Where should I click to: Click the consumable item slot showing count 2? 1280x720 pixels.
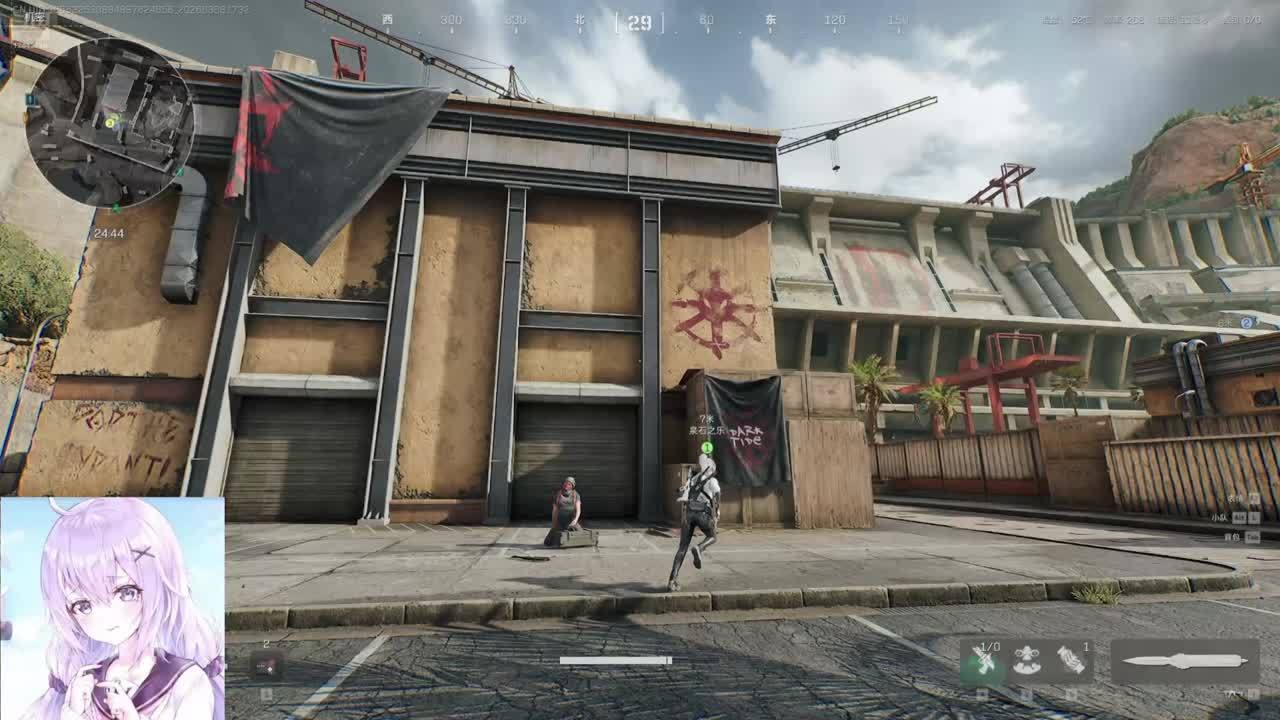click(x=266, y=665)
